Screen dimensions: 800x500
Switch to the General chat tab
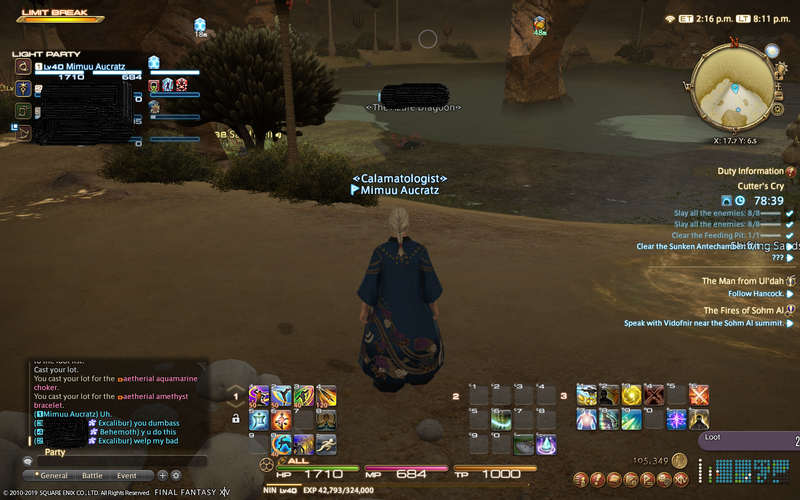click(54, 476)
